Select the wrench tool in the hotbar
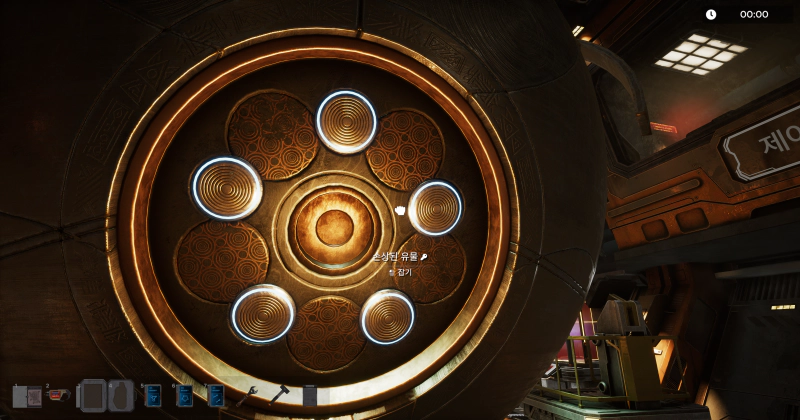This screenshot has width=800, height=420. (x=247, y=396)
